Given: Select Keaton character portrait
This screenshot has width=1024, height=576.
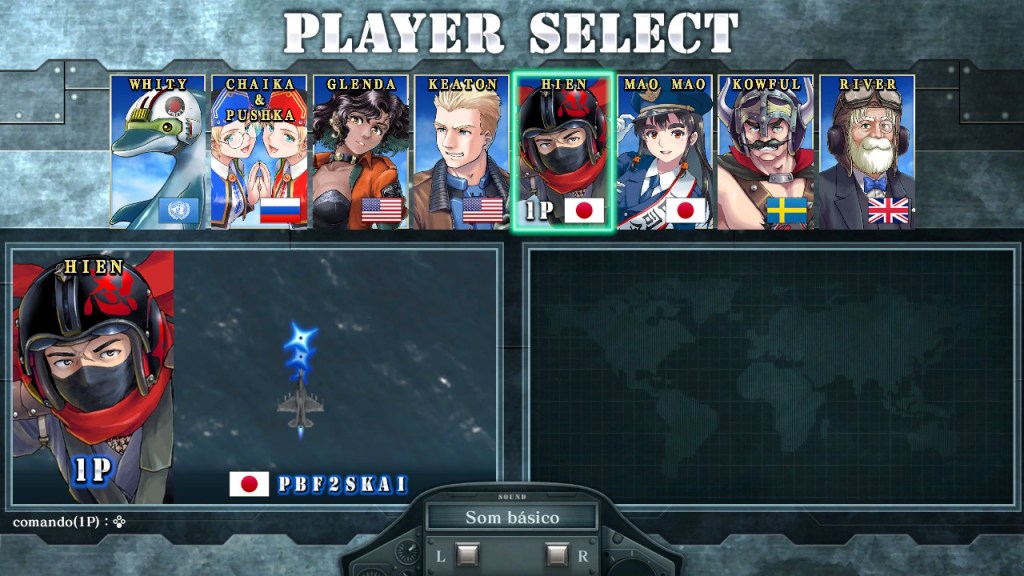Looking at the screenshot, I should click(461, 152).
